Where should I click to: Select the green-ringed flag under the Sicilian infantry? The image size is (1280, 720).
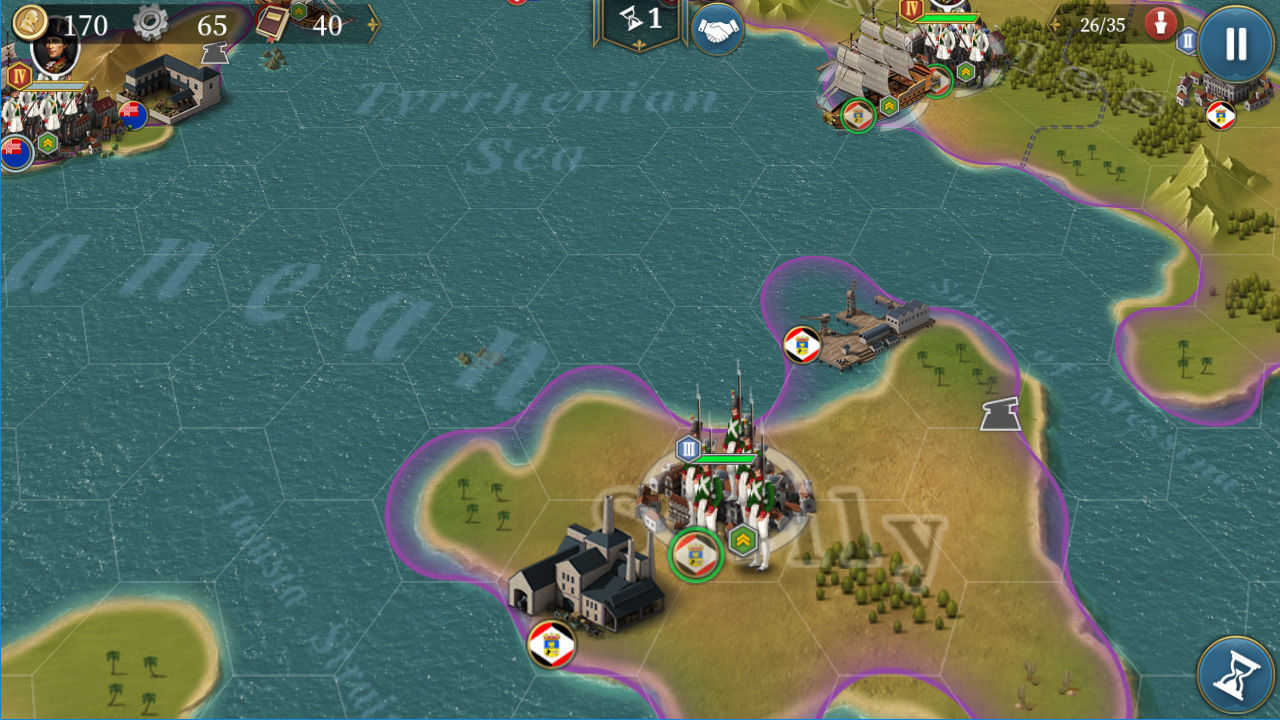point(693,553)
